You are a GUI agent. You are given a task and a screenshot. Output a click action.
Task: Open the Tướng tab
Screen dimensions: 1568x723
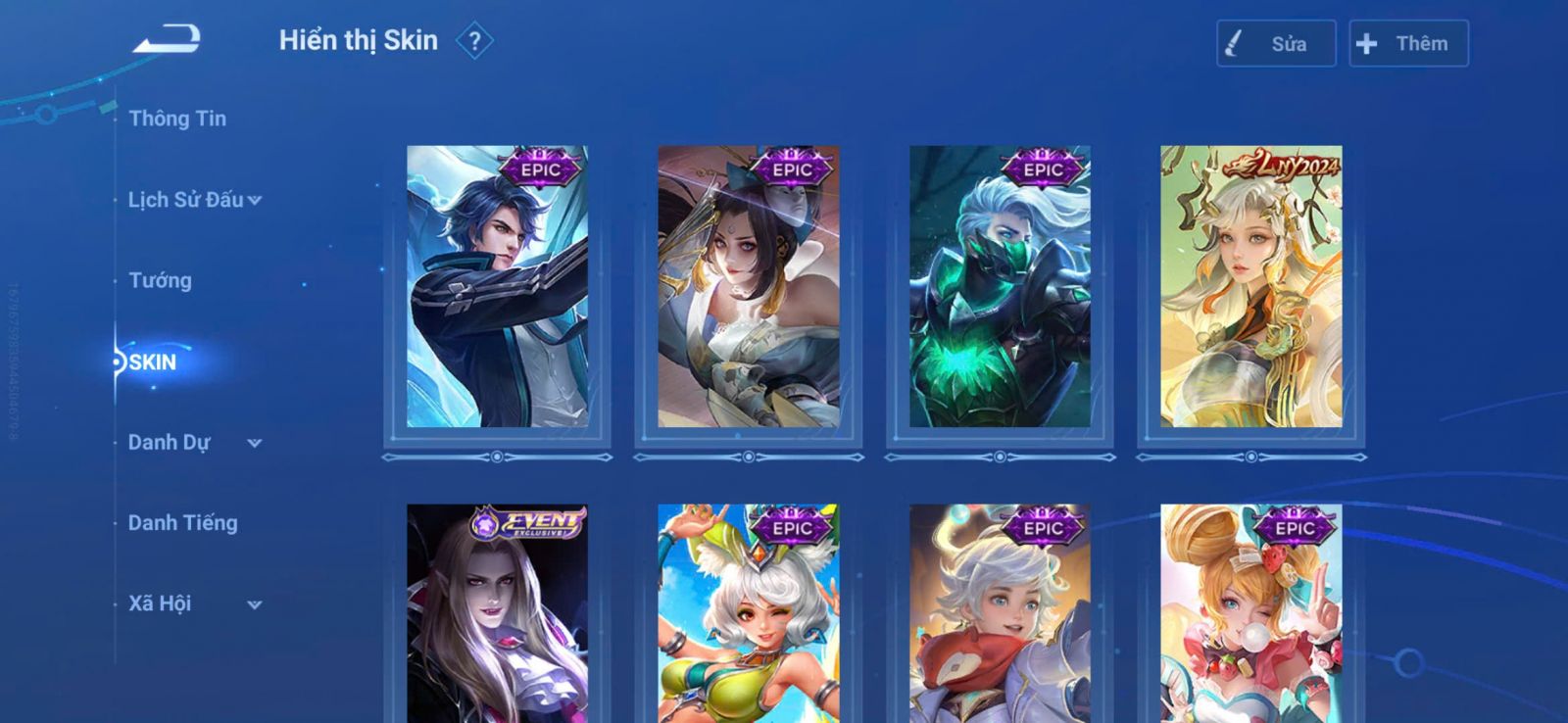[x=160, y=281]
